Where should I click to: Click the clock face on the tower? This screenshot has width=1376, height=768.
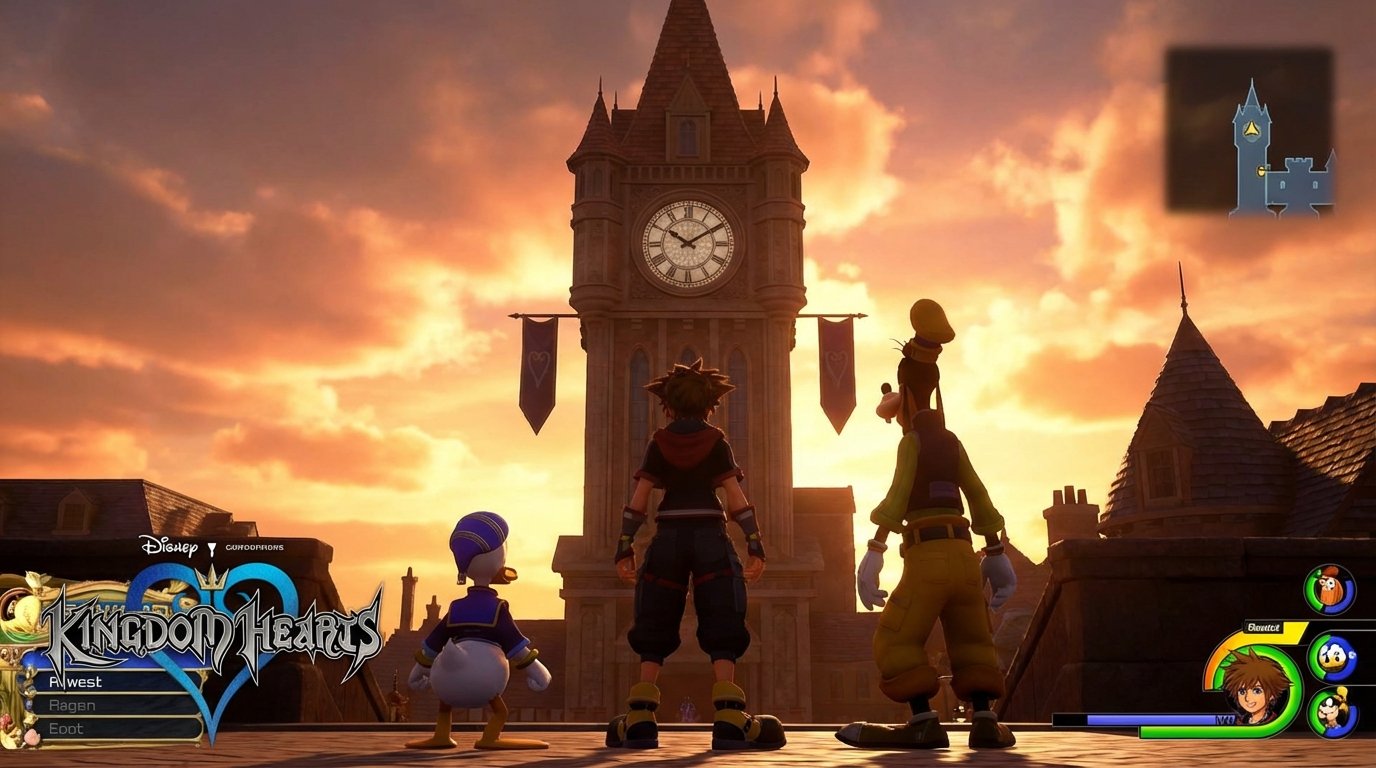coord(686,243)
